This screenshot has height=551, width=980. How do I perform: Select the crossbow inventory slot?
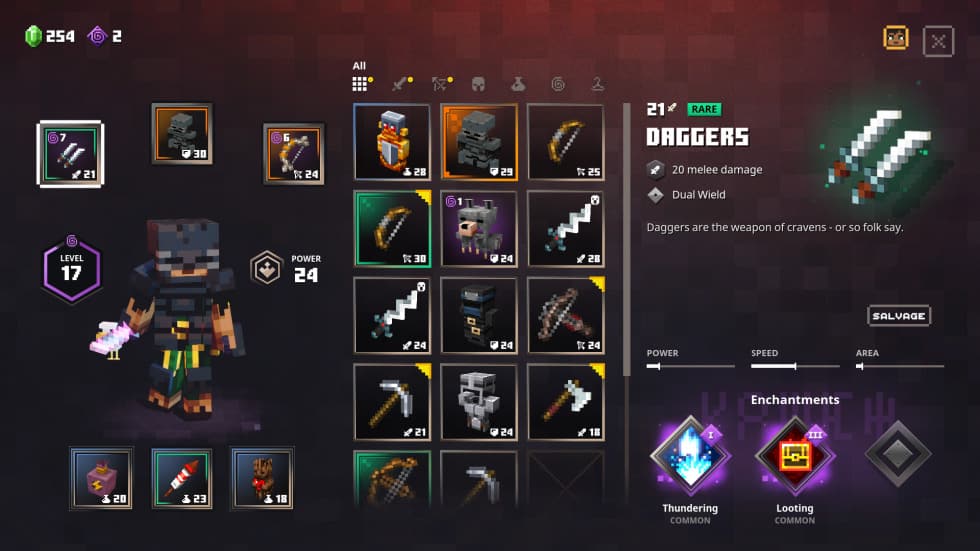click(x=565, y=315)
